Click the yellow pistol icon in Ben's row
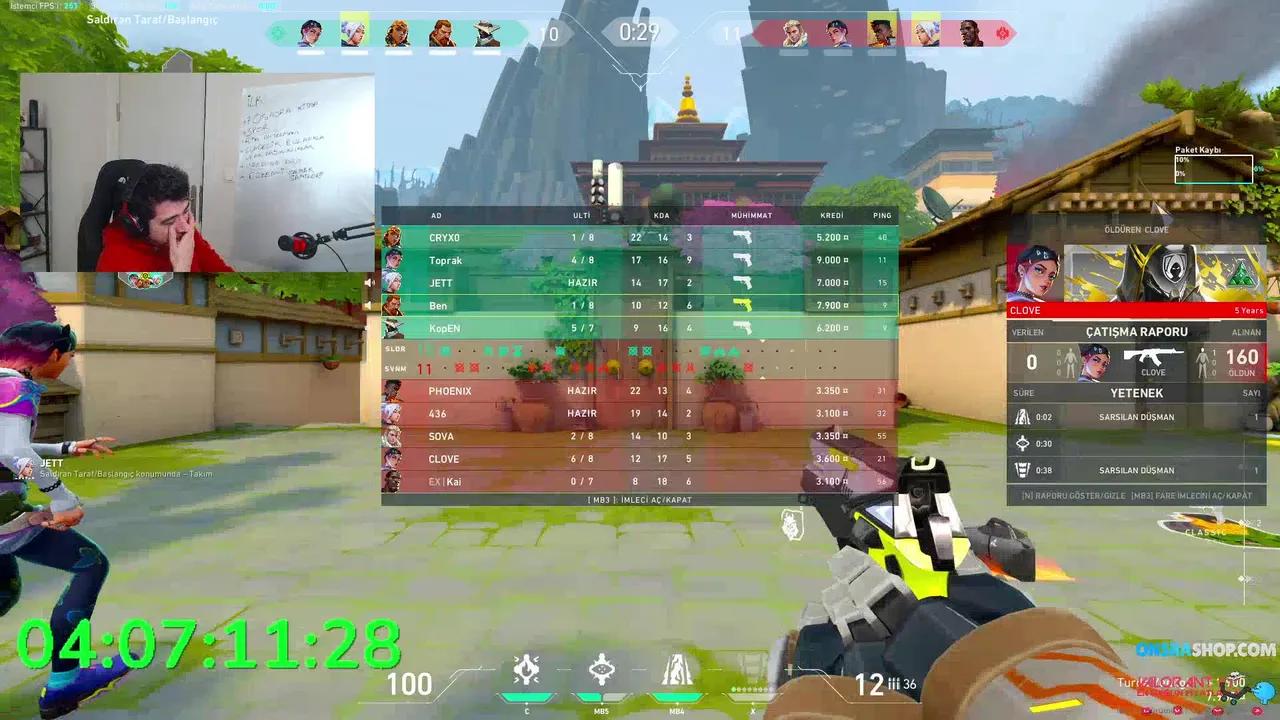This screenshot has height=720, width=1280. point(744,305)
